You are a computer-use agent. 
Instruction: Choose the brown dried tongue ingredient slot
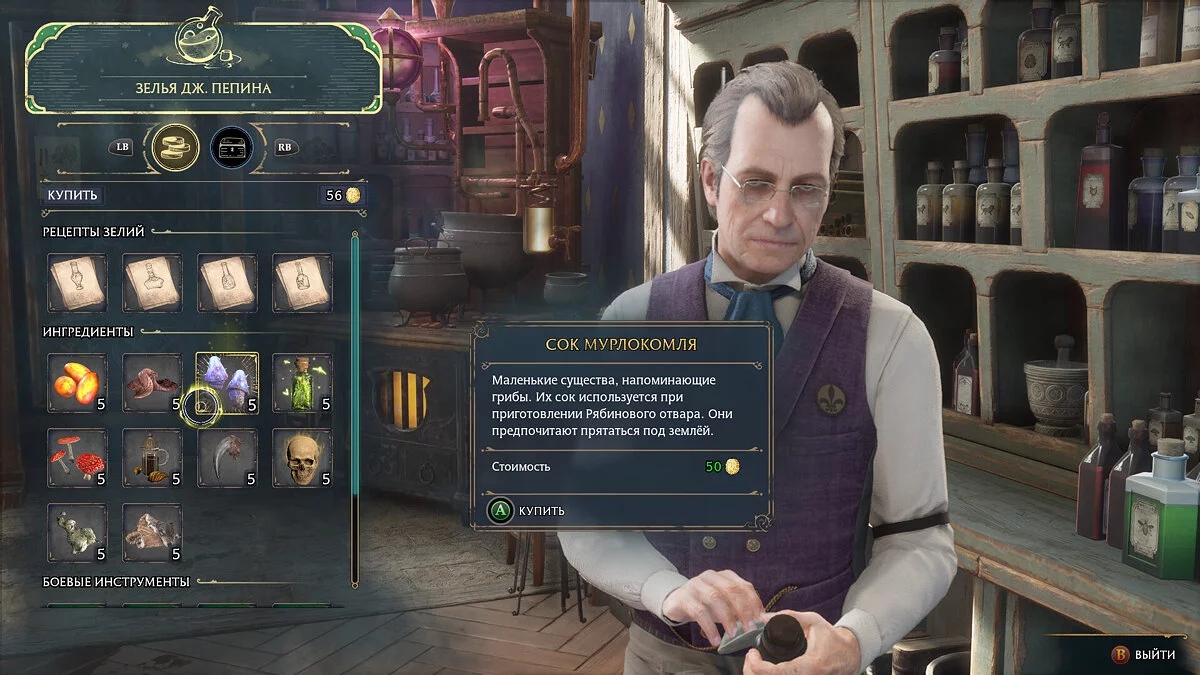152,382
